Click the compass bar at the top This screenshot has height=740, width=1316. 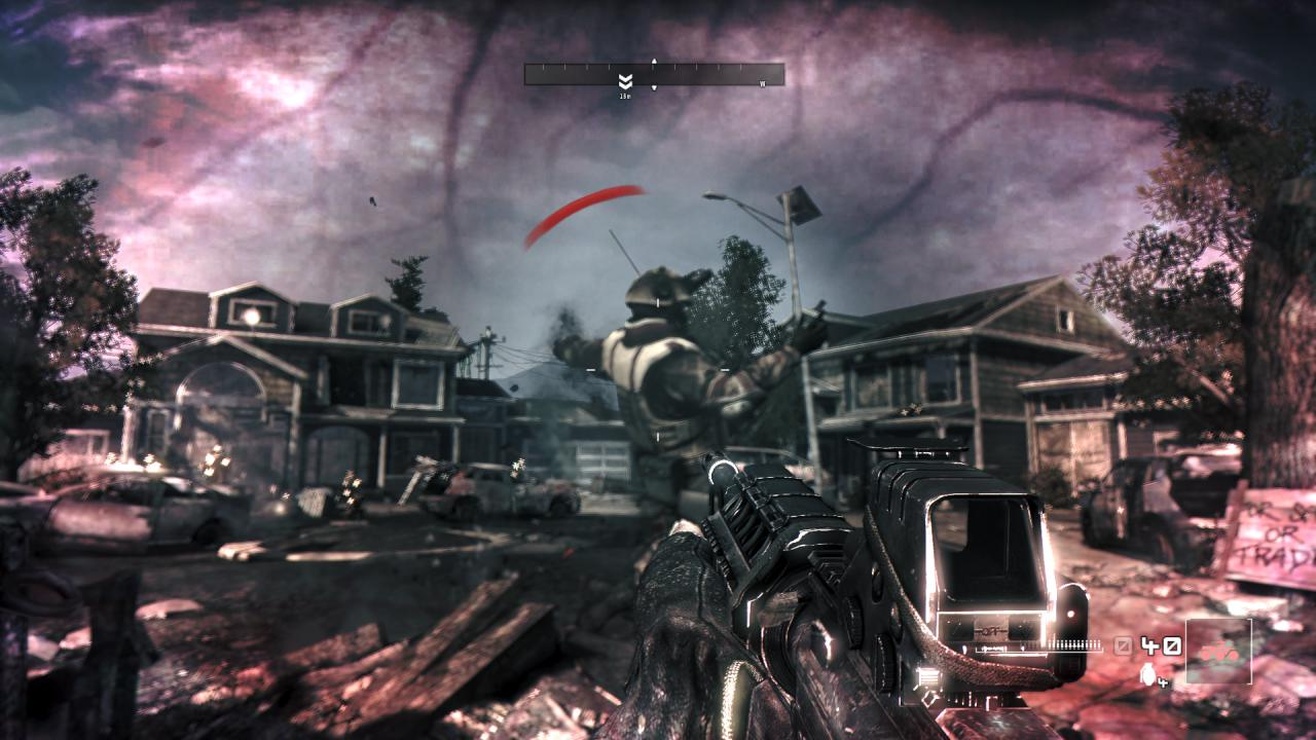click(x=654, y=74)
